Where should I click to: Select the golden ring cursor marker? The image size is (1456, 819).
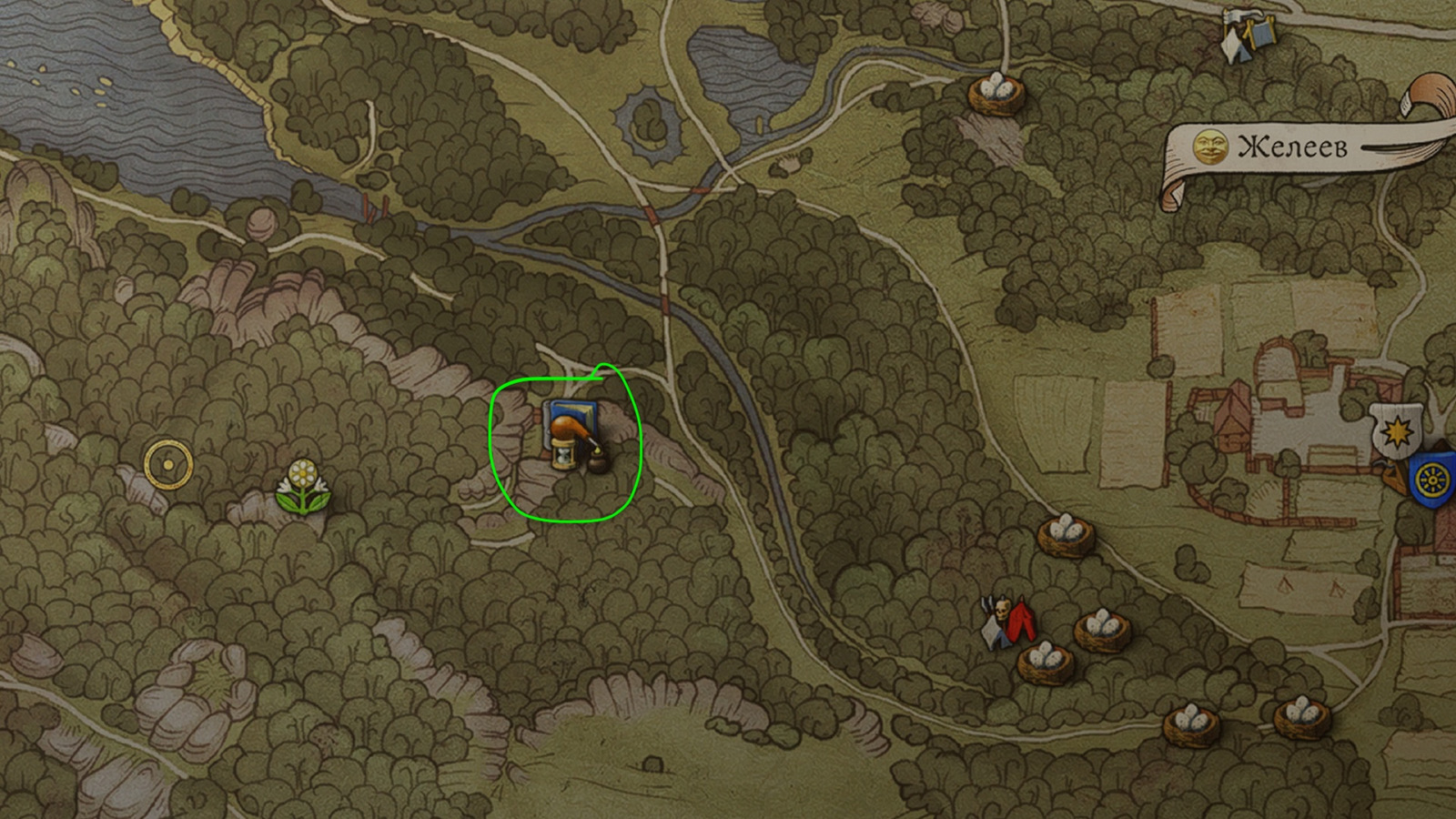(168, 464)
